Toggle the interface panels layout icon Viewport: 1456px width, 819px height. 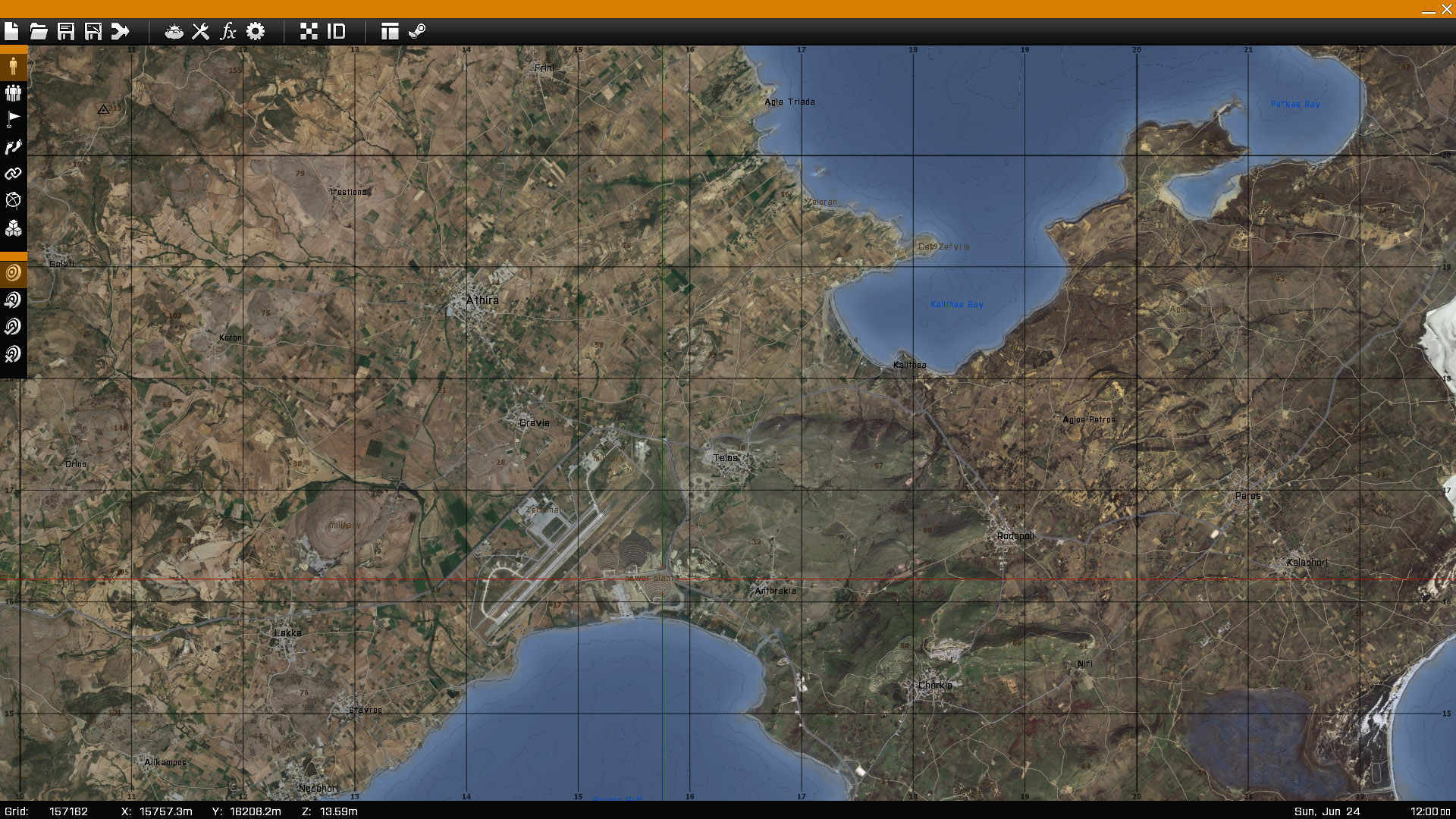click(x=390, y=31)
